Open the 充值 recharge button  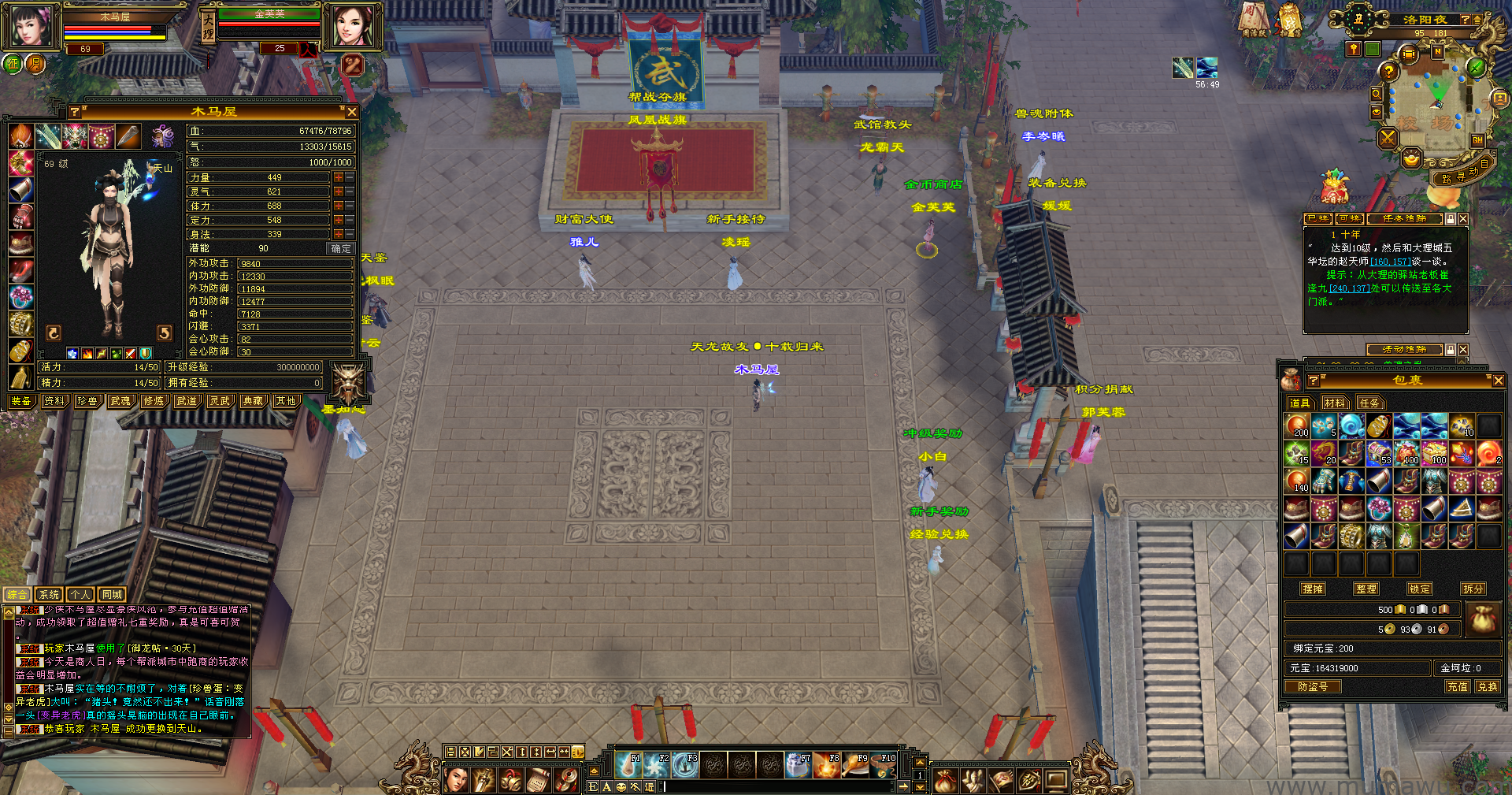tap(1457, 687)
